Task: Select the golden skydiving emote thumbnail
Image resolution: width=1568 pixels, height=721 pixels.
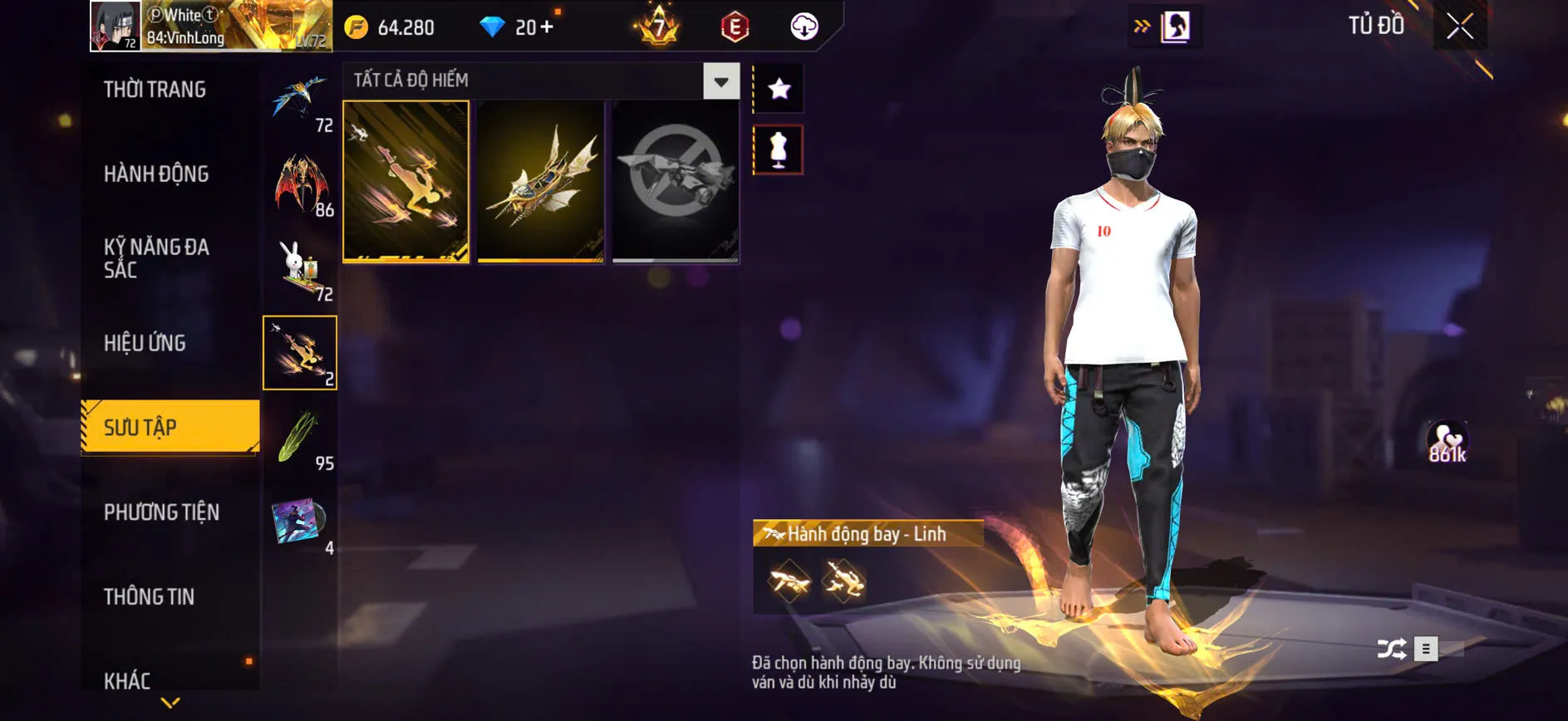Action: (405, 182)
